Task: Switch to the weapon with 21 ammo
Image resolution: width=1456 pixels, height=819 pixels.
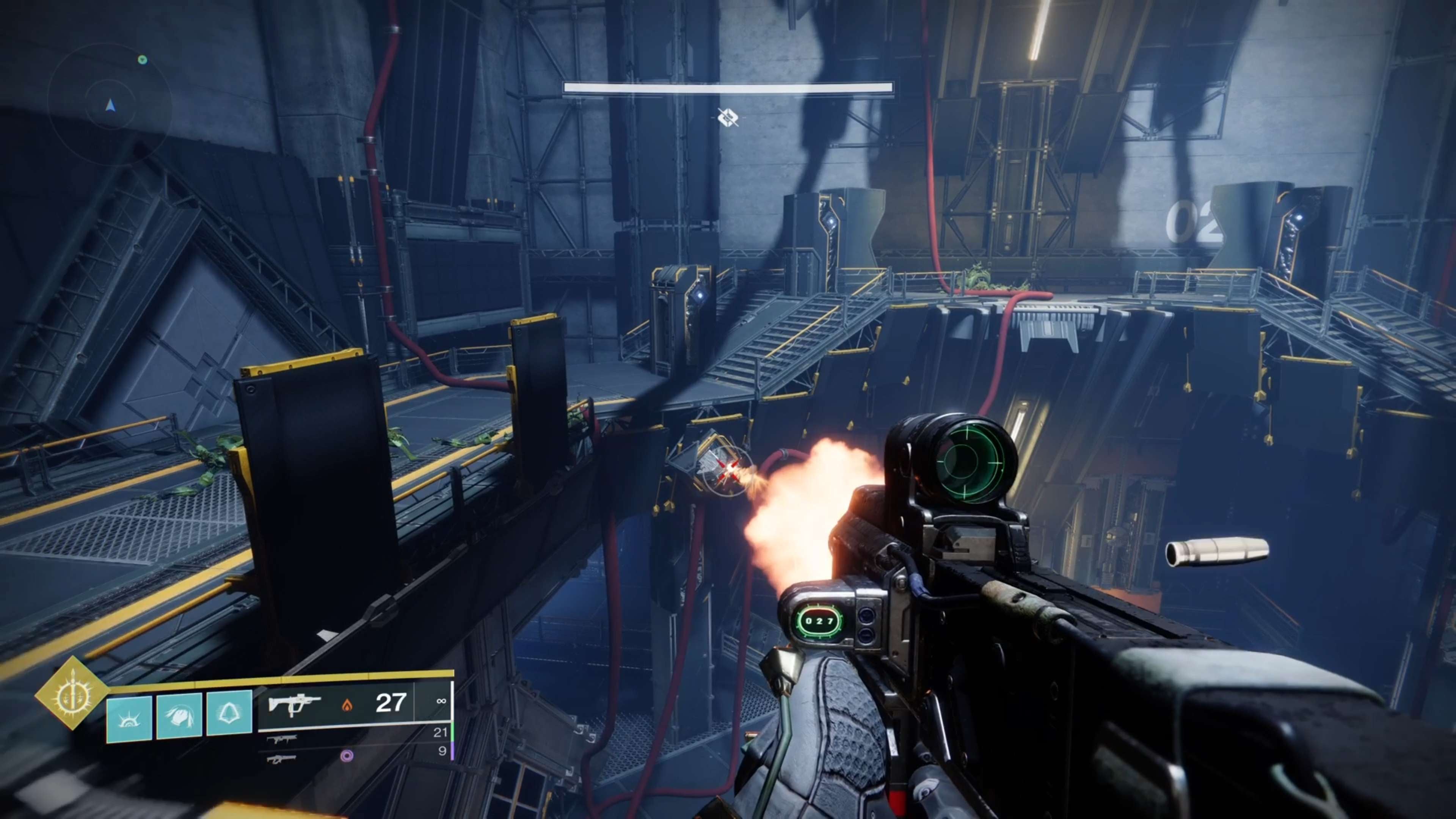Action: 282,739
